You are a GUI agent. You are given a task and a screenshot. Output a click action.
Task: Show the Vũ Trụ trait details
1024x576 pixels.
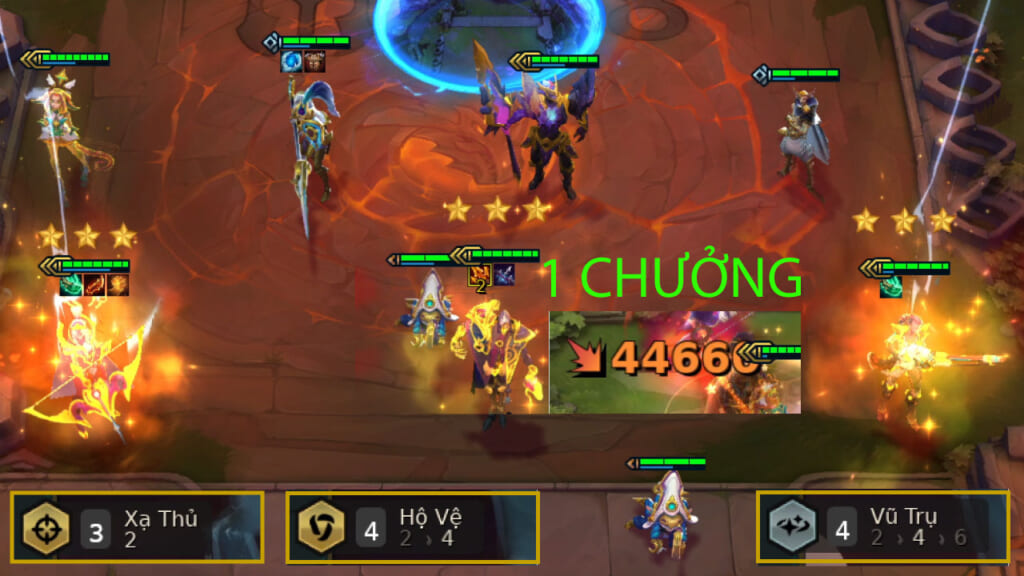point(882,528)
